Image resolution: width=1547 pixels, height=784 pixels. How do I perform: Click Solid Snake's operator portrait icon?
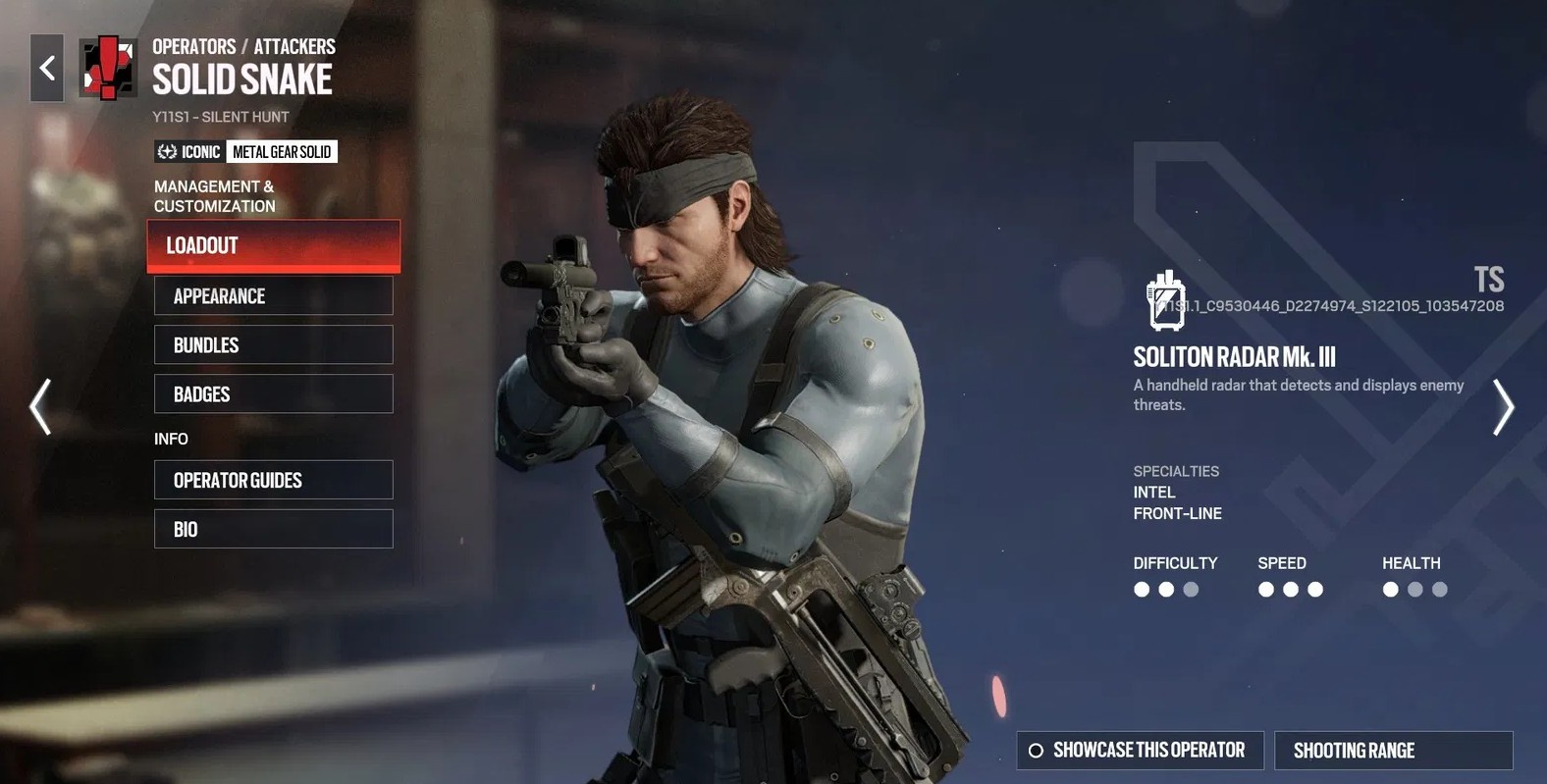pos(106,68)
